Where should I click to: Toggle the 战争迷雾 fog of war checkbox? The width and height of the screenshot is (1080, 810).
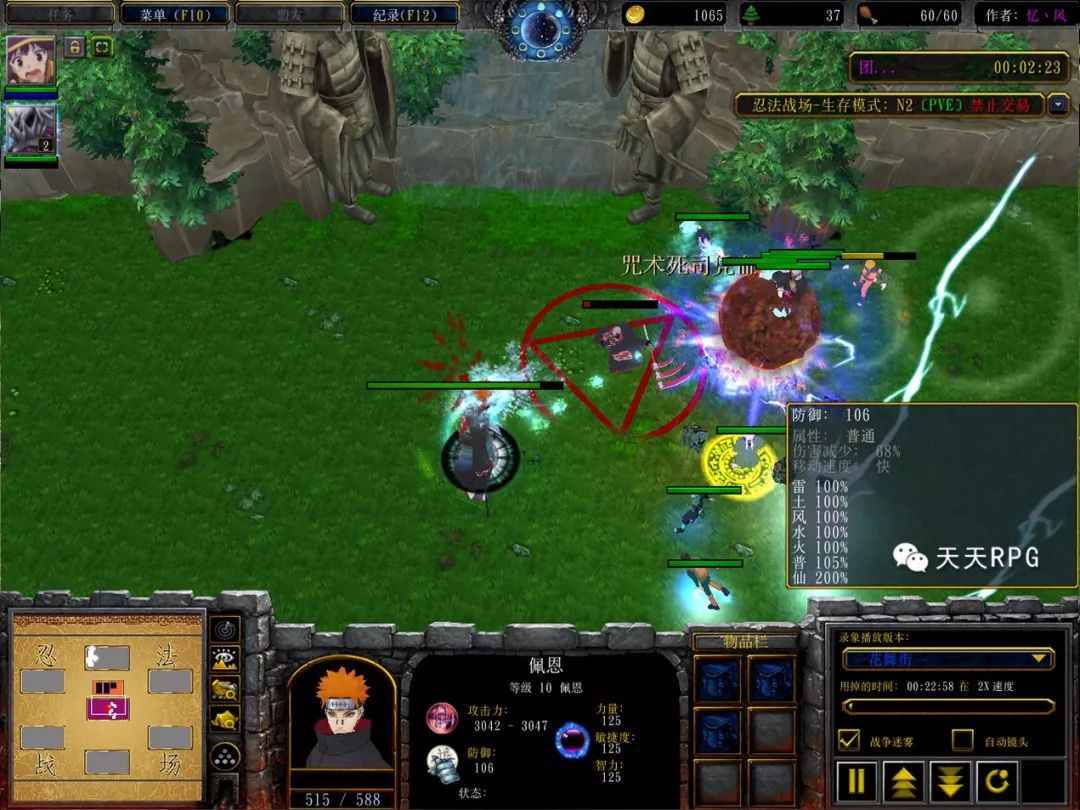[x=849, y=740]
